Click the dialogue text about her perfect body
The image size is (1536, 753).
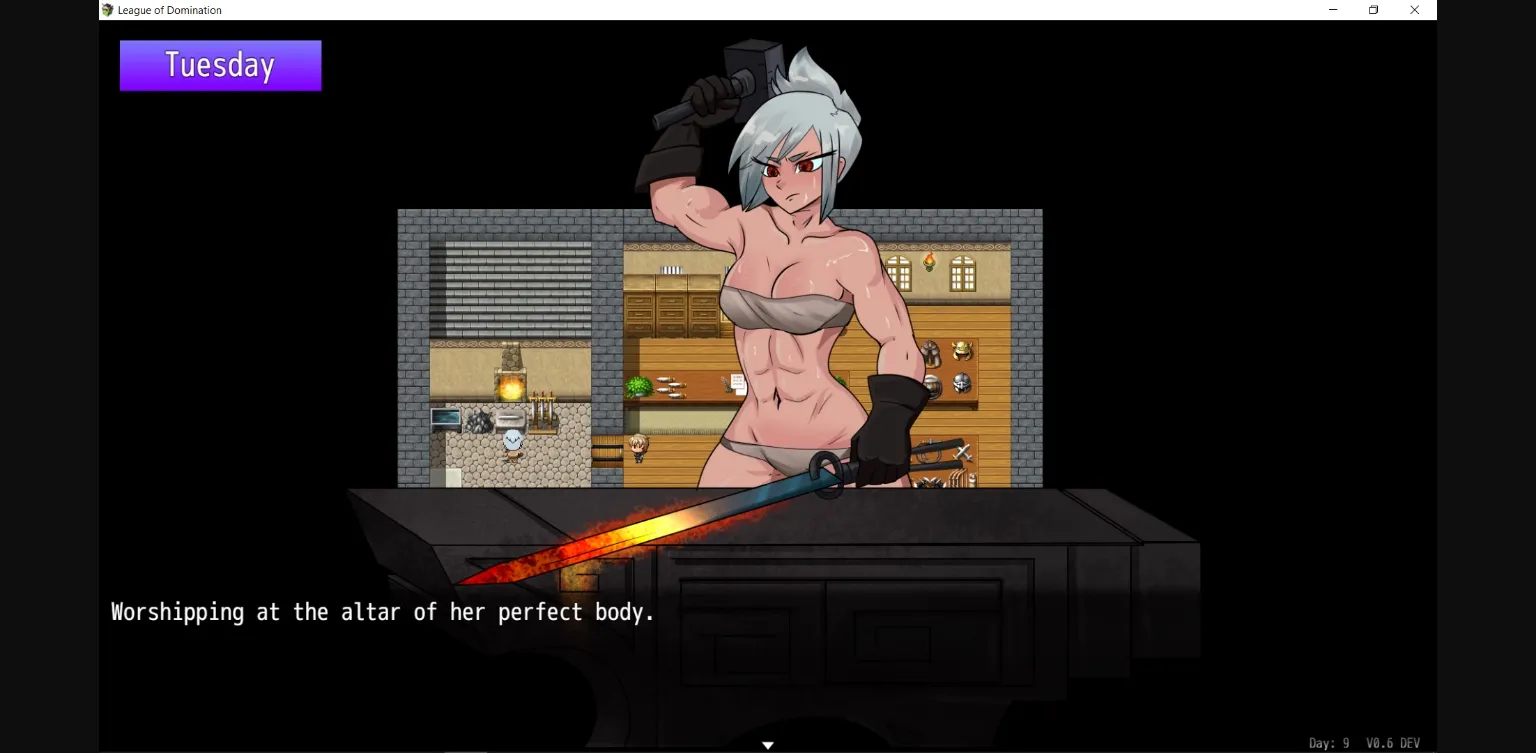382,611
